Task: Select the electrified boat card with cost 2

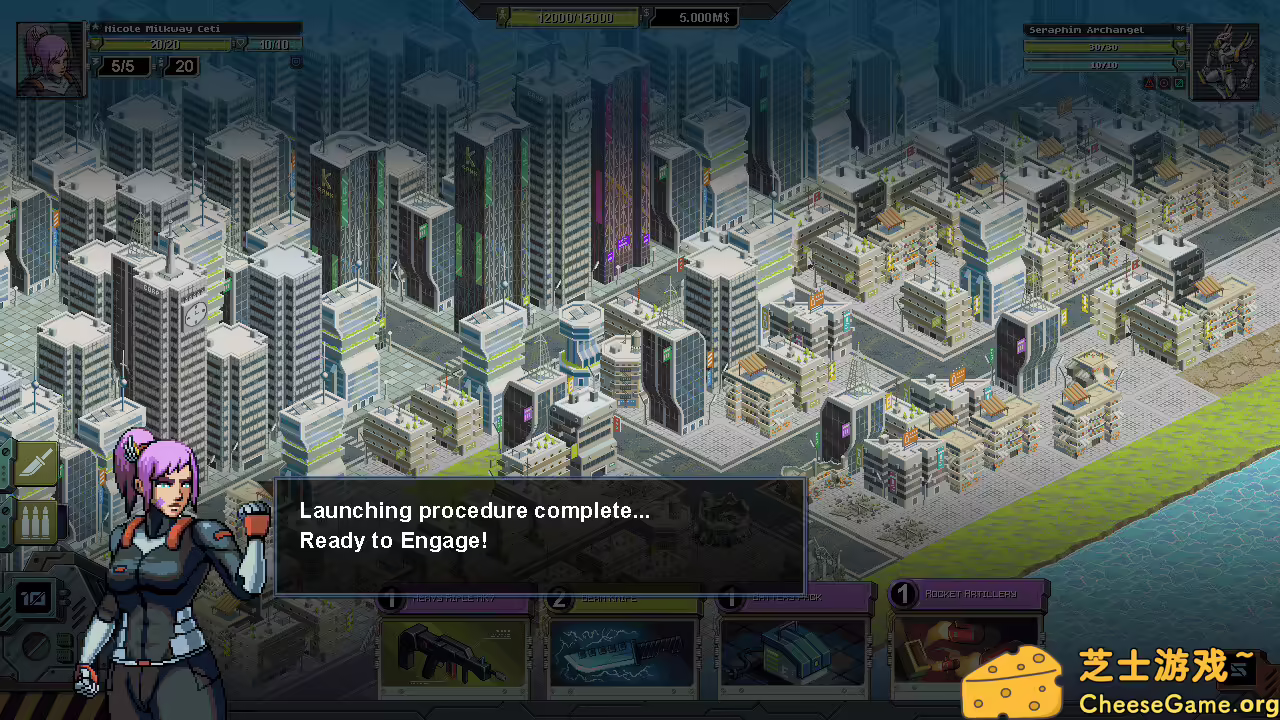Action: [623, 650]
